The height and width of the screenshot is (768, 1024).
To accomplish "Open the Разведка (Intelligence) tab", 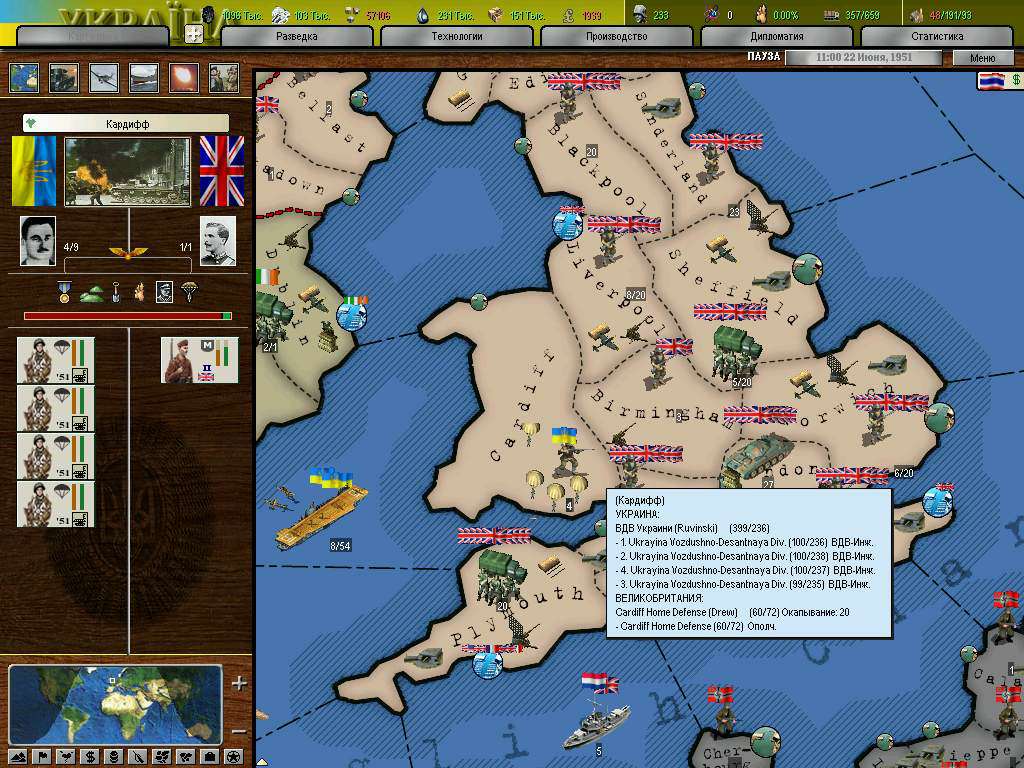I will click(296, 36).
